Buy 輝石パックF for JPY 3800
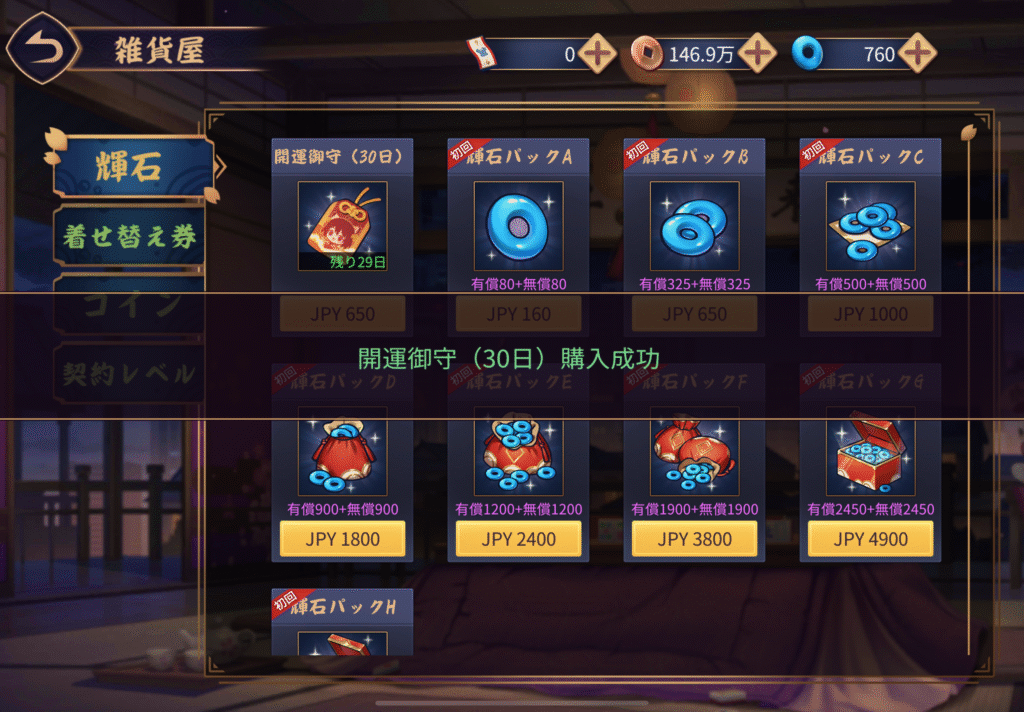The height and width of the screenshot is (712, 1024). (x=694, y=539)
